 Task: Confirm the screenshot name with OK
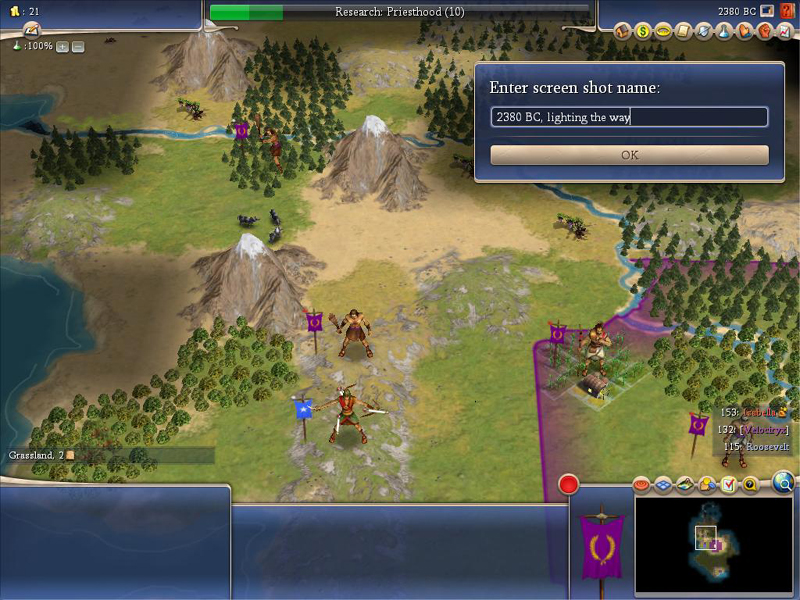629,155
